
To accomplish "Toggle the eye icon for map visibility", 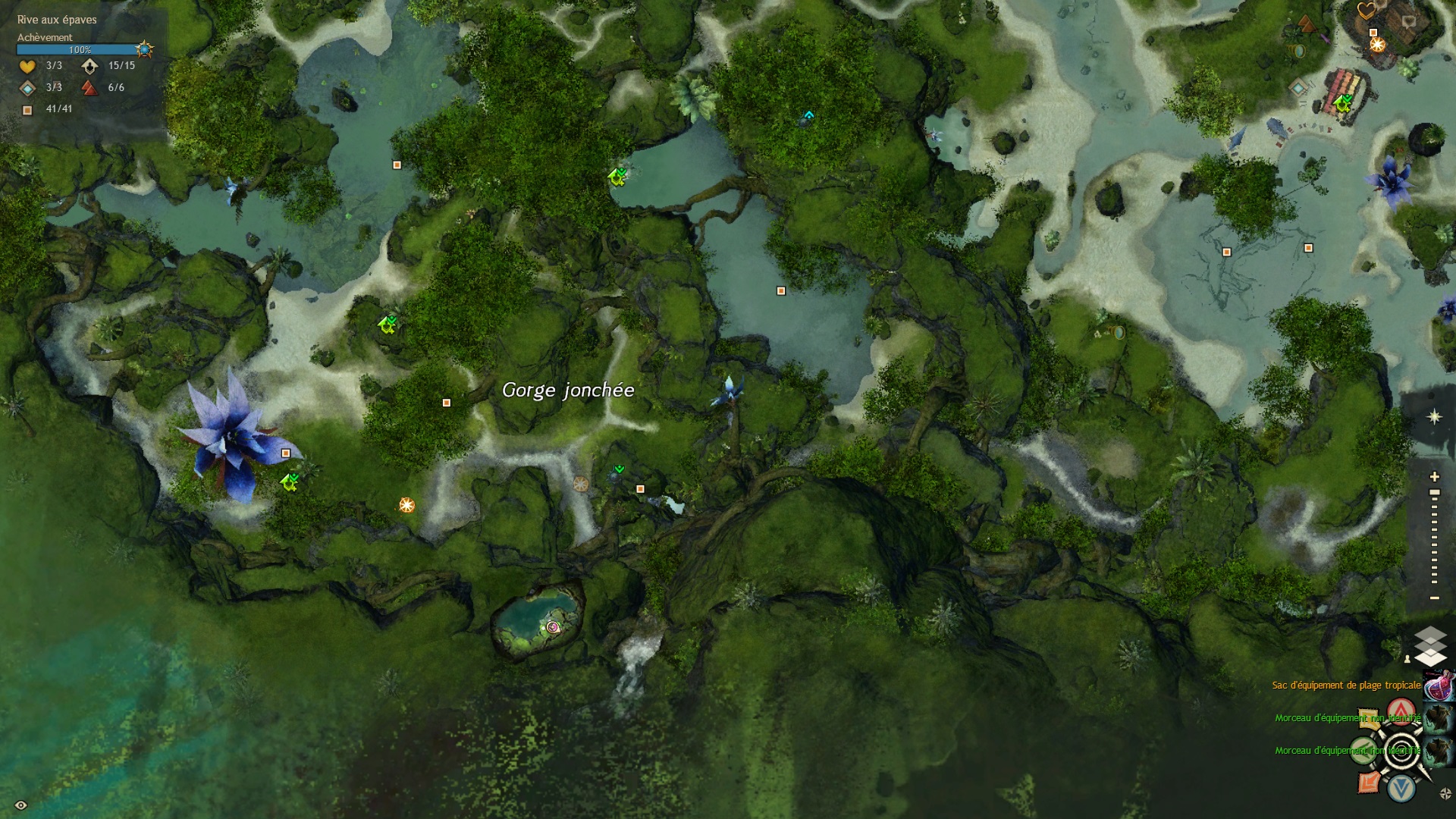I will [20, 805].
